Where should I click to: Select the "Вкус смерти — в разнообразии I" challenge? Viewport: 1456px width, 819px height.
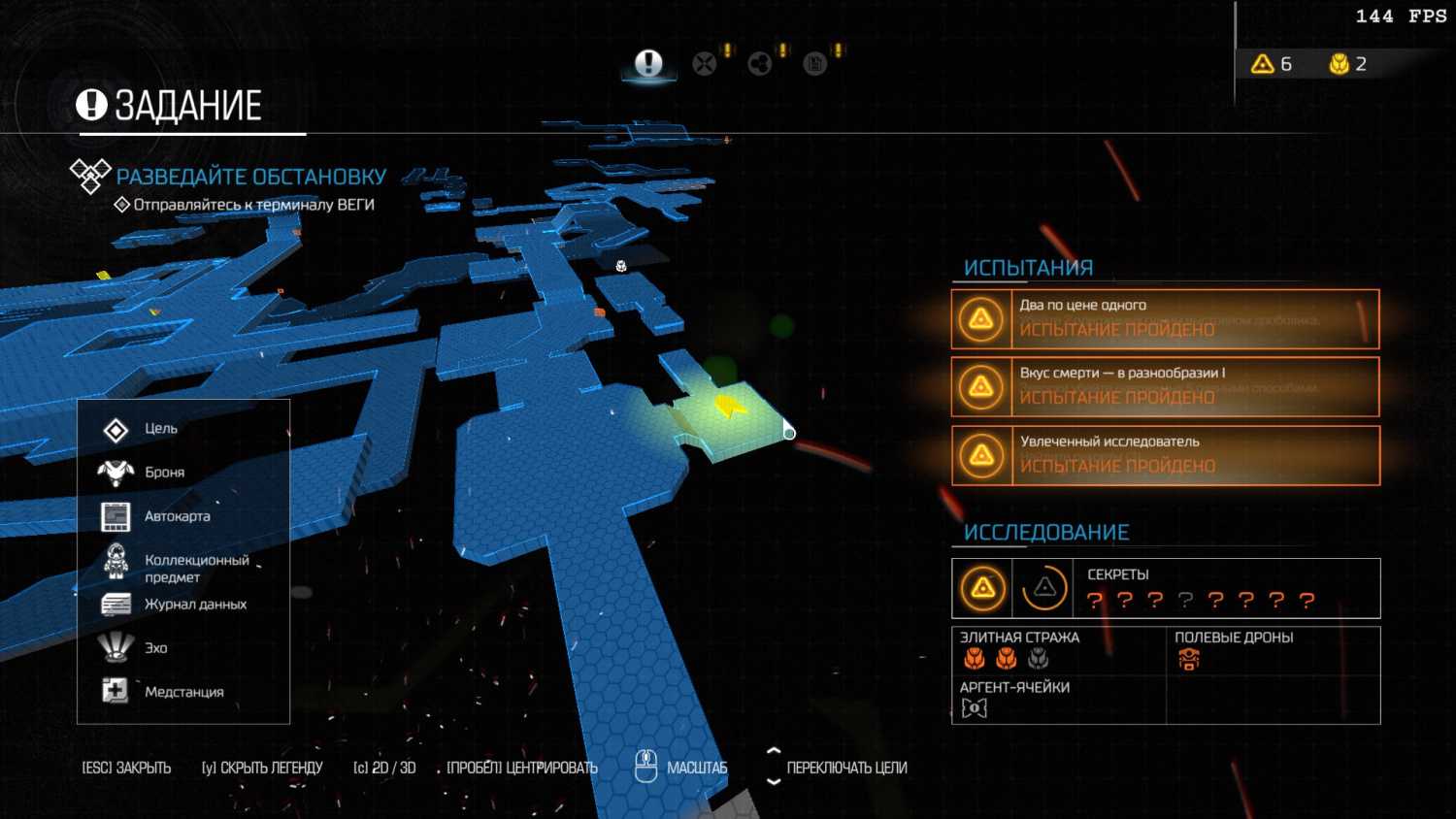pyautogui.click(x=1165, y=386)
